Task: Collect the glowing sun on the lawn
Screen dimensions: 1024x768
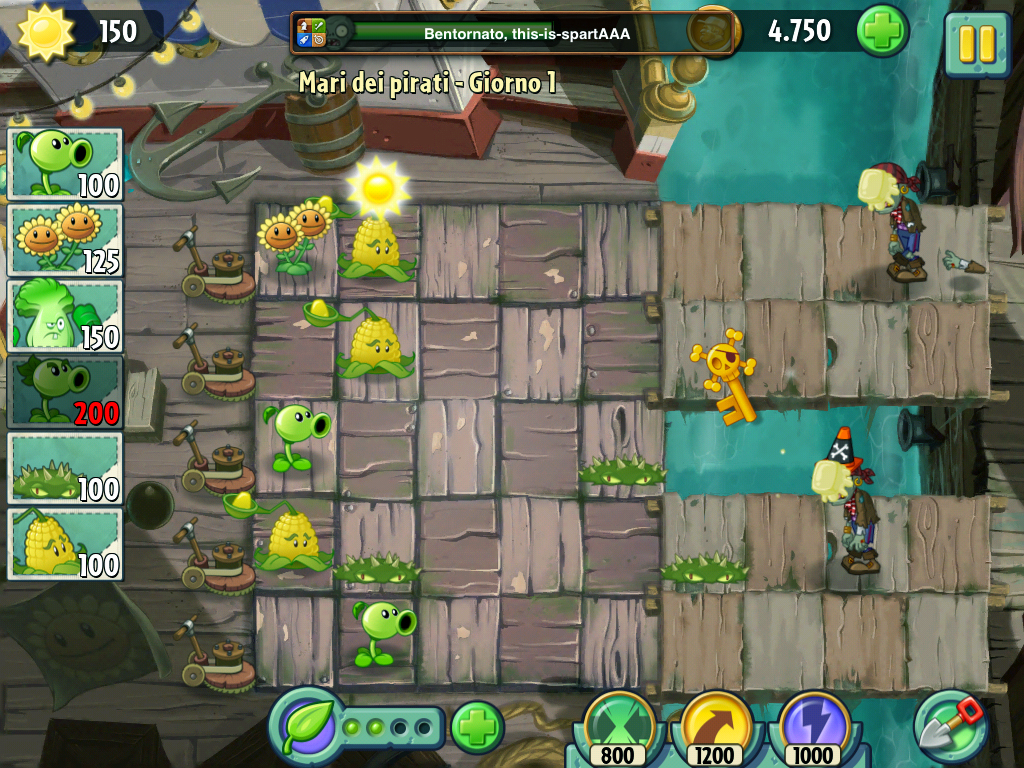Action: 378,186
